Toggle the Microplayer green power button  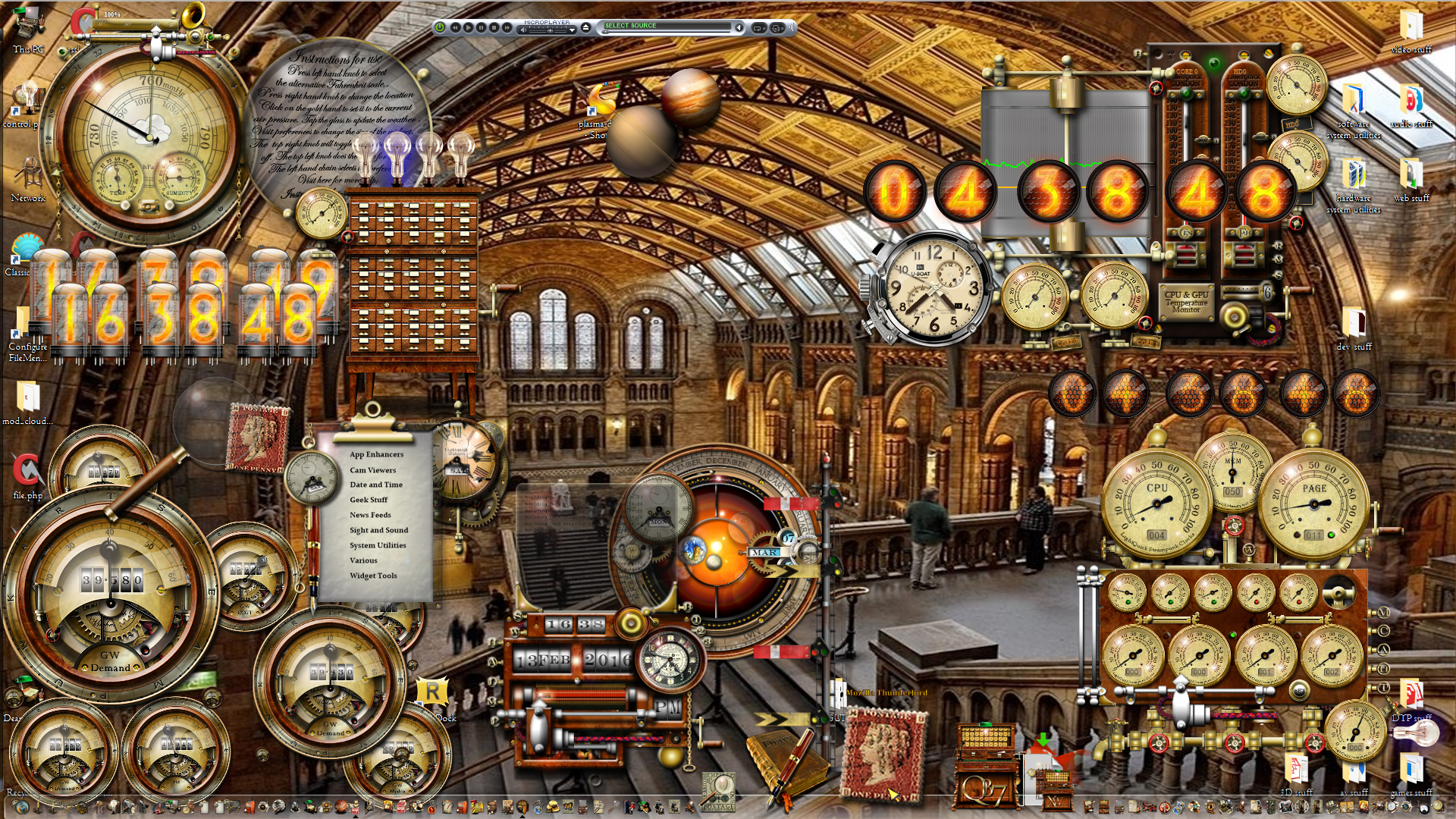[439, 27]
